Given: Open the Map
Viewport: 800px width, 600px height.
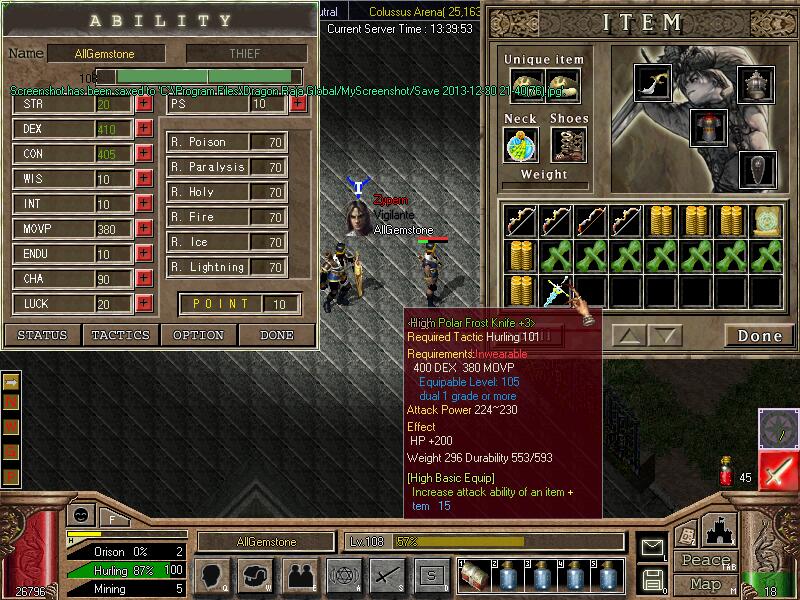Looking at the screenshot, I should tap(705, 584).
